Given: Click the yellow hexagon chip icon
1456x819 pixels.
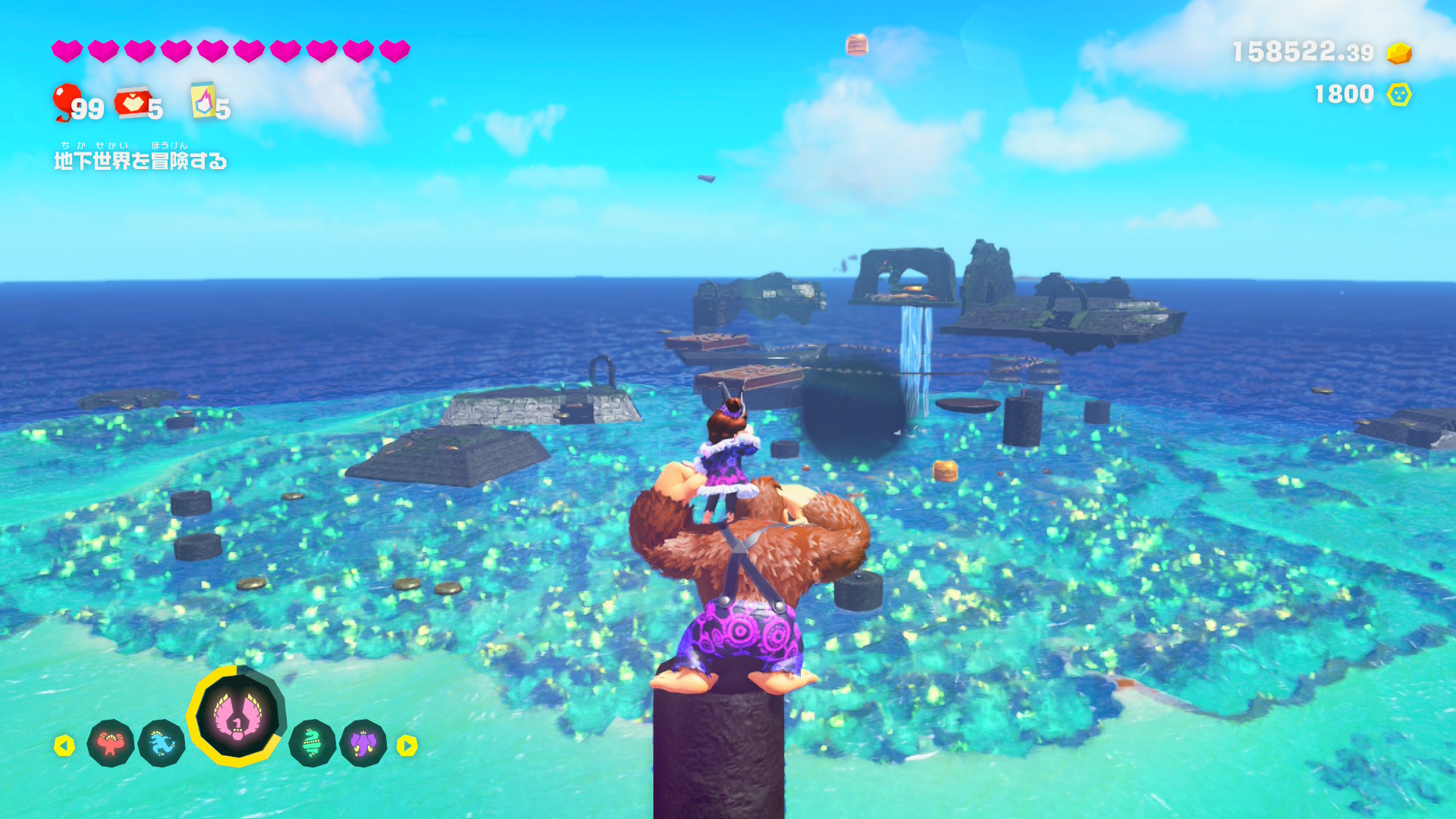Looking at the screenshot, I should pyautogui.click(x=1399, y=95).
